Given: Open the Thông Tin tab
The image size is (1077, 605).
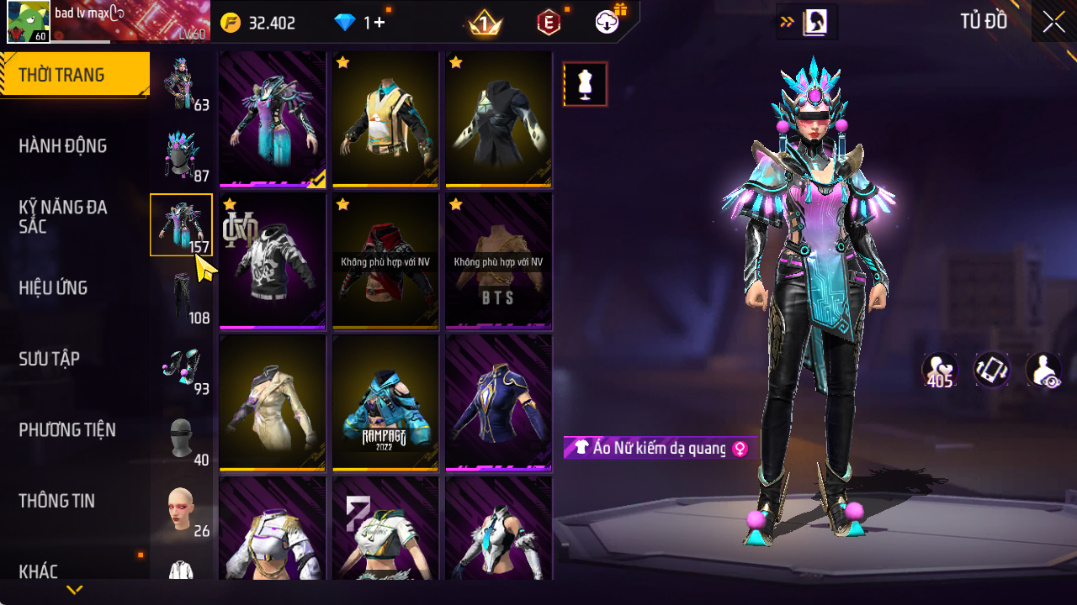Looking at the screenshot, I should [57, 501].
